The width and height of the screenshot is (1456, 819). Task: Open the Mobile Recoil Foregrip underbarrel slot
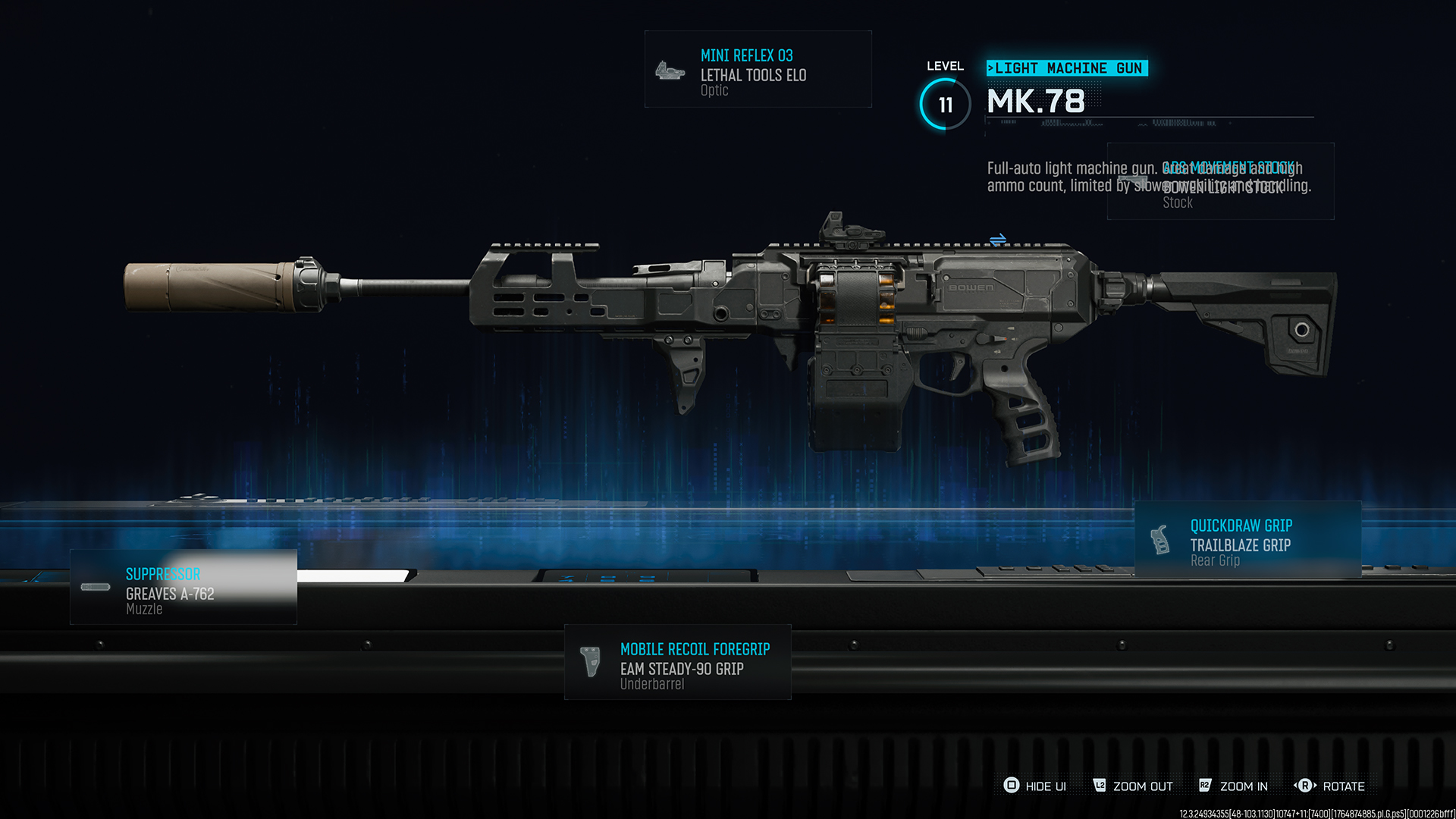point(677,662)
